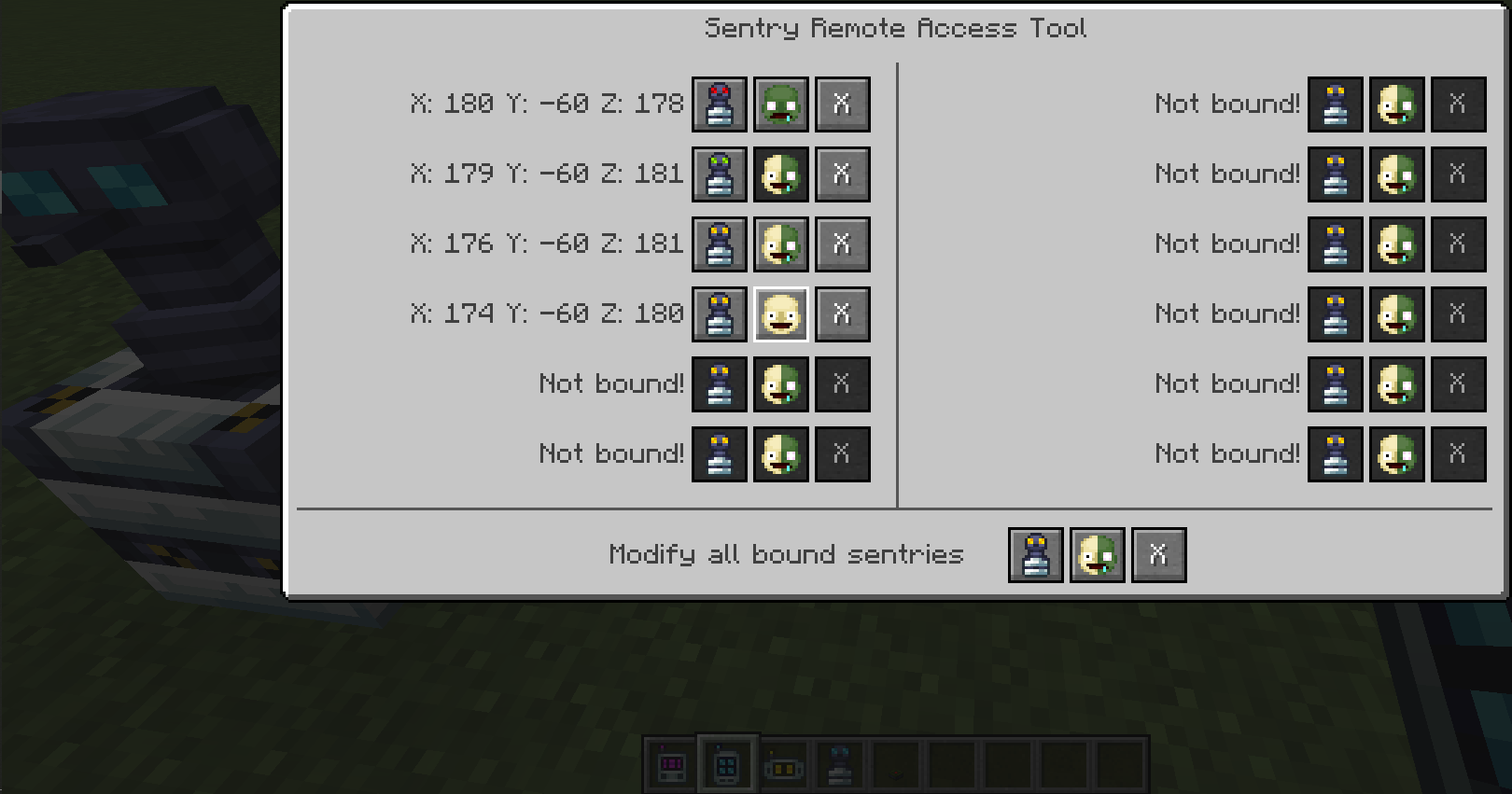Click the zombie head icon on the X:180 row
Screen dimensions: 1512x794
point(780,104)
